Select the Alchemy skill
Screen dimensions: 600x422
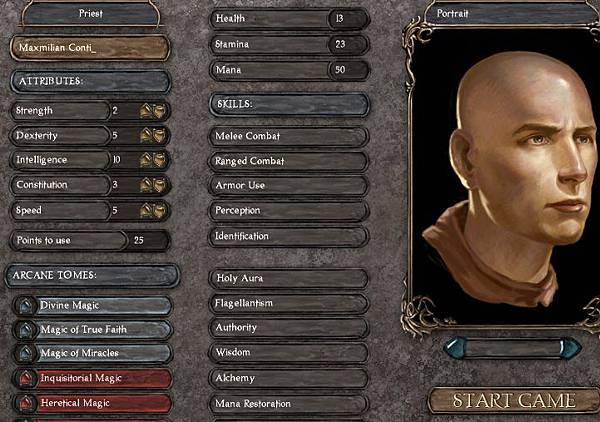click(x=290, y=378)
